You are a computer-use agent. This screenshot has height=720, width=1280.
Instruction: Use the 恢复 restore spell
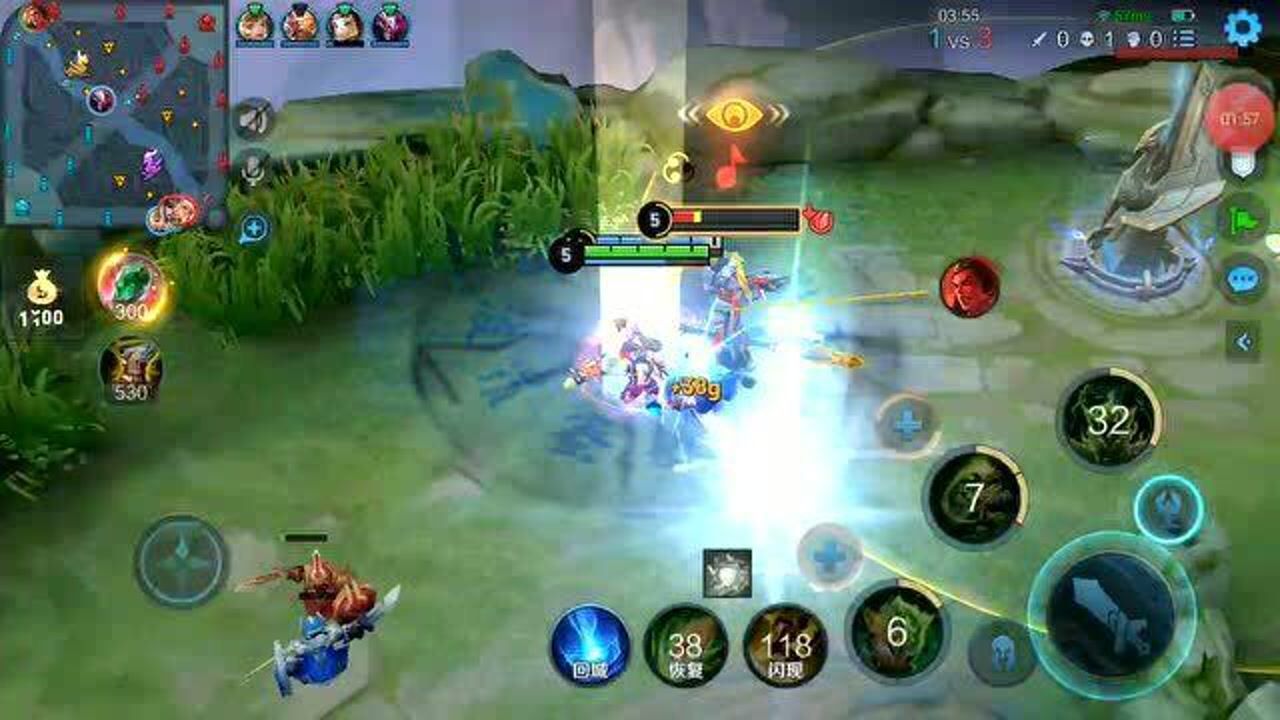pos(685,645)
